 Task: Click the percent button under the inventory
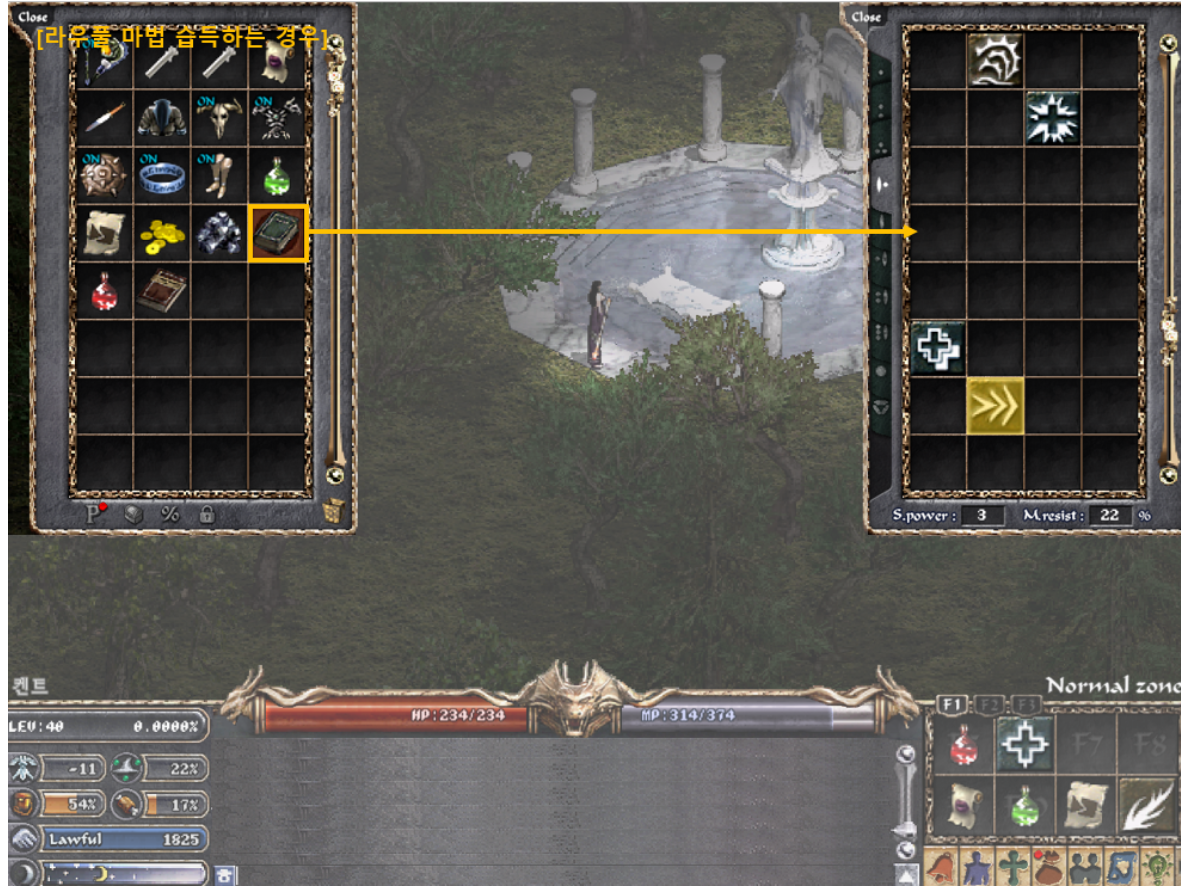coord(170,514)
